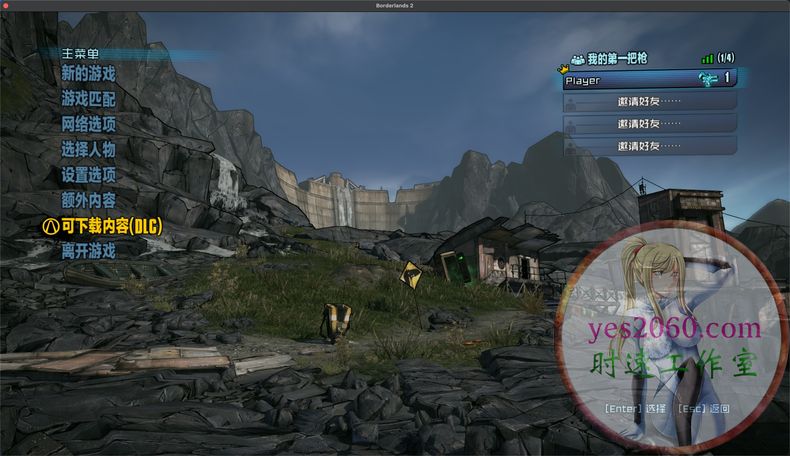Choose the select character entry (选择人物)
790x456 pixels.
click(88, 150)
